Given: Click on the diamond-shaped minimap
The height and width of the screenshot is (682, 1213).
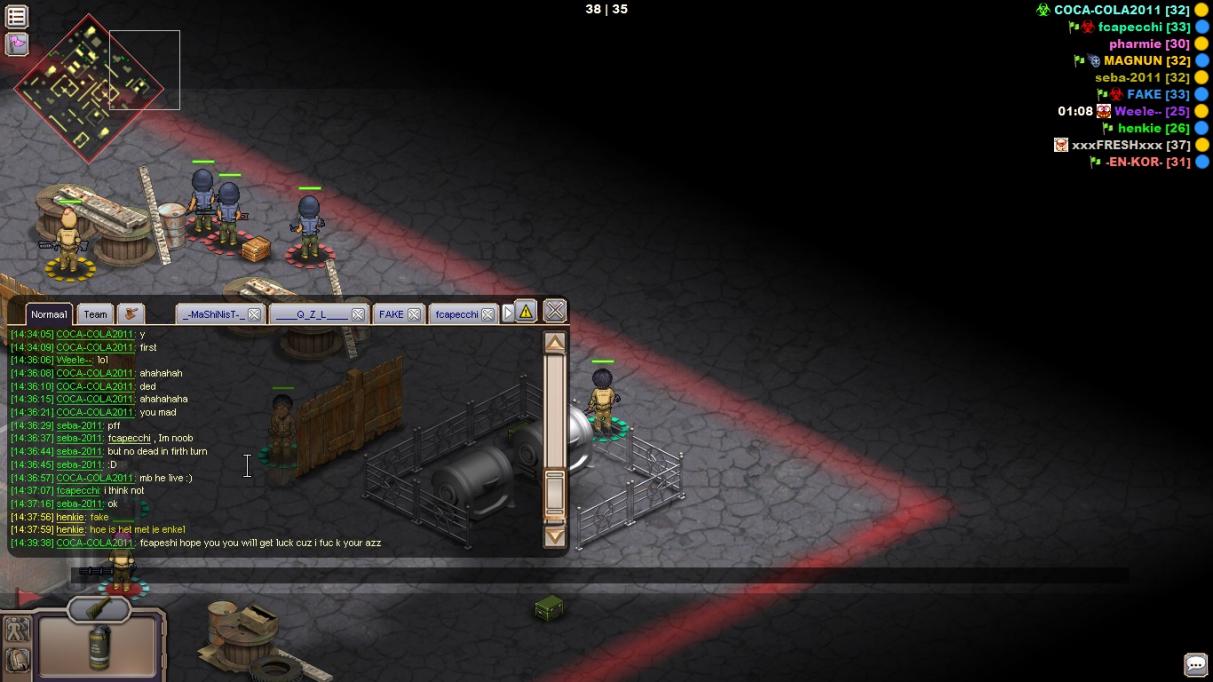Looking at the screenshot, I should point(88,88).
